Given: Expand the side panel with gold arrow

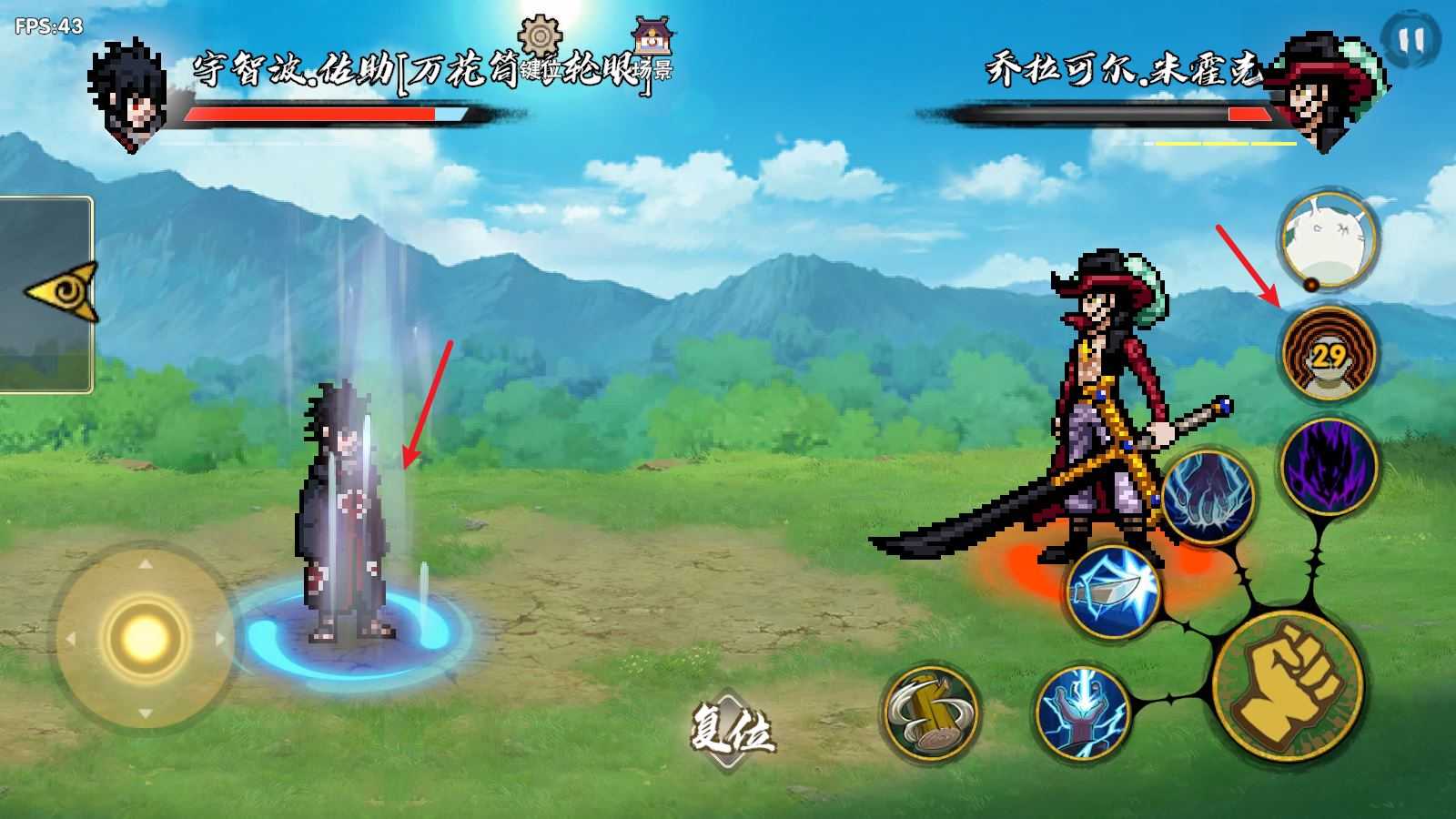Looking at the screenshot, I should [x=60, y=292].
